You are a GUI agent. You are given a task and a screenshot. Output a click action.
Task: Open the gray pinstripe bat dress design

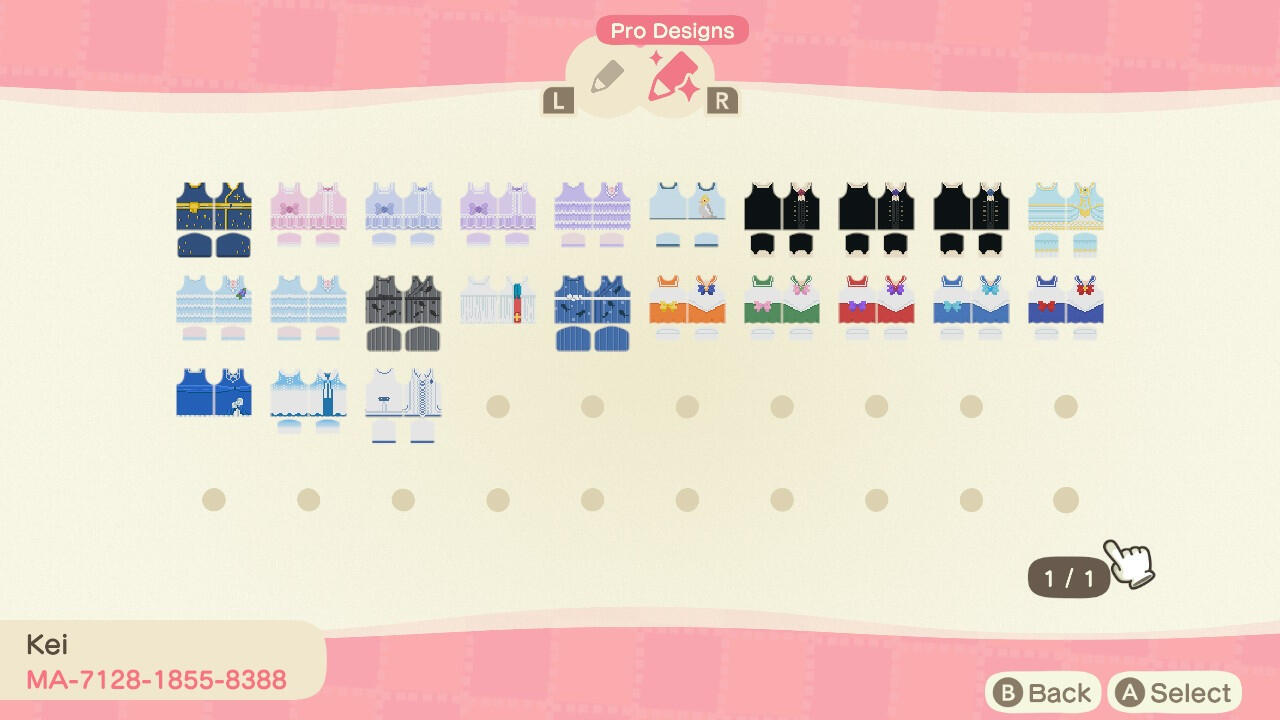[x=403, y=312]
